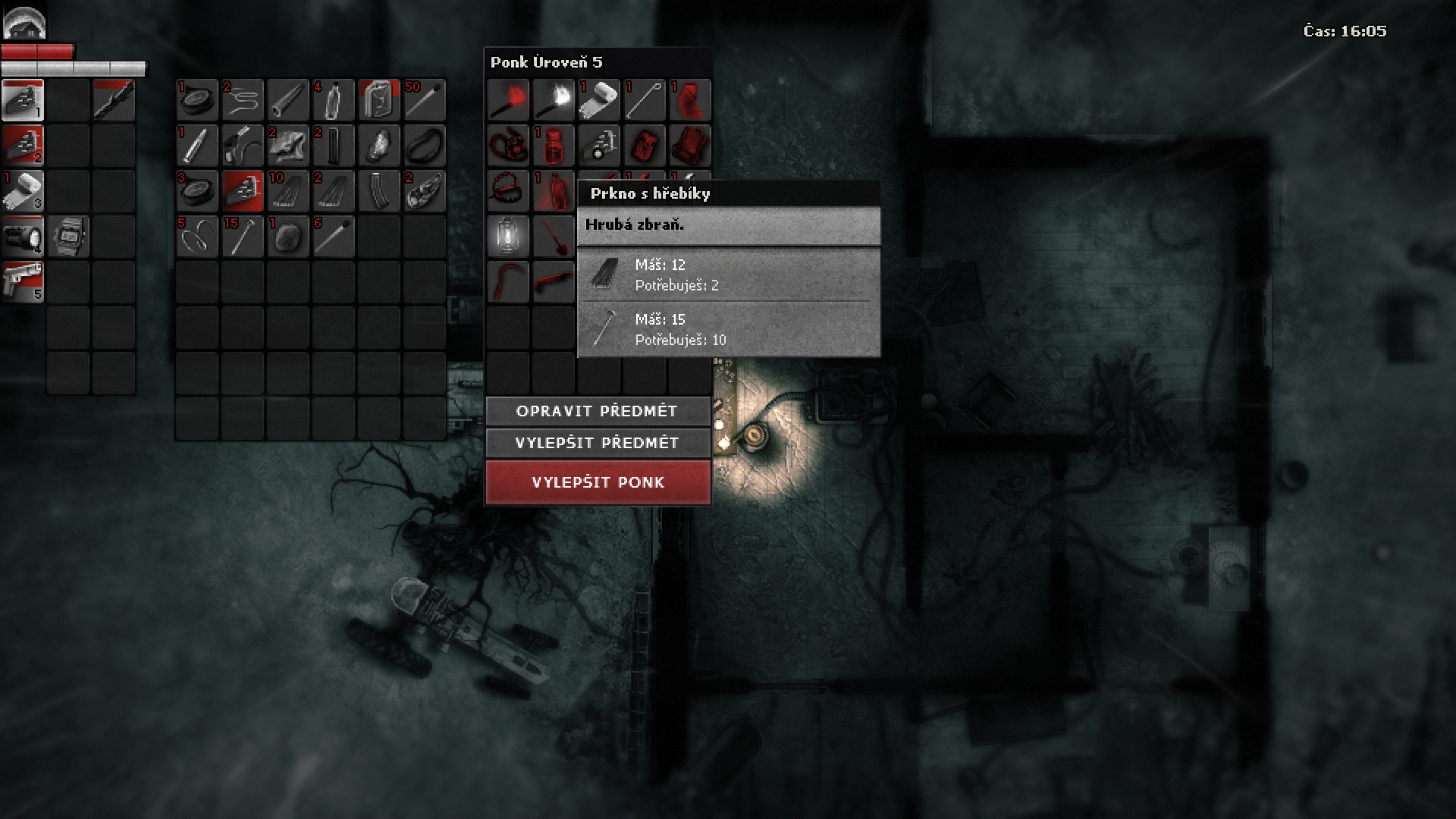Choose the stack of 10 wooden planks
Viewport: 1456px width, 819px height.
[x=288, y=191]
